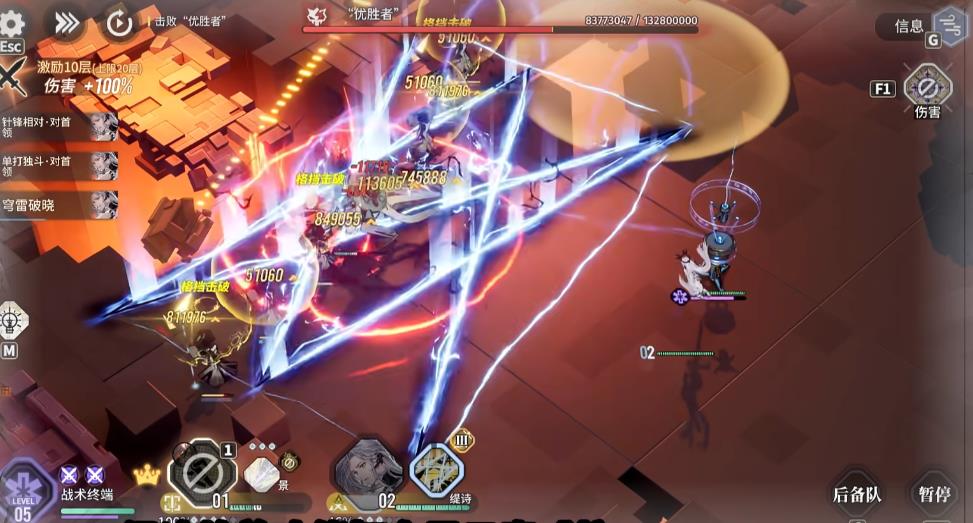The height and width of the screenshot is (523, 973).
Task: Click the crossed swords 激励 icon
Action: click(12, 77)
